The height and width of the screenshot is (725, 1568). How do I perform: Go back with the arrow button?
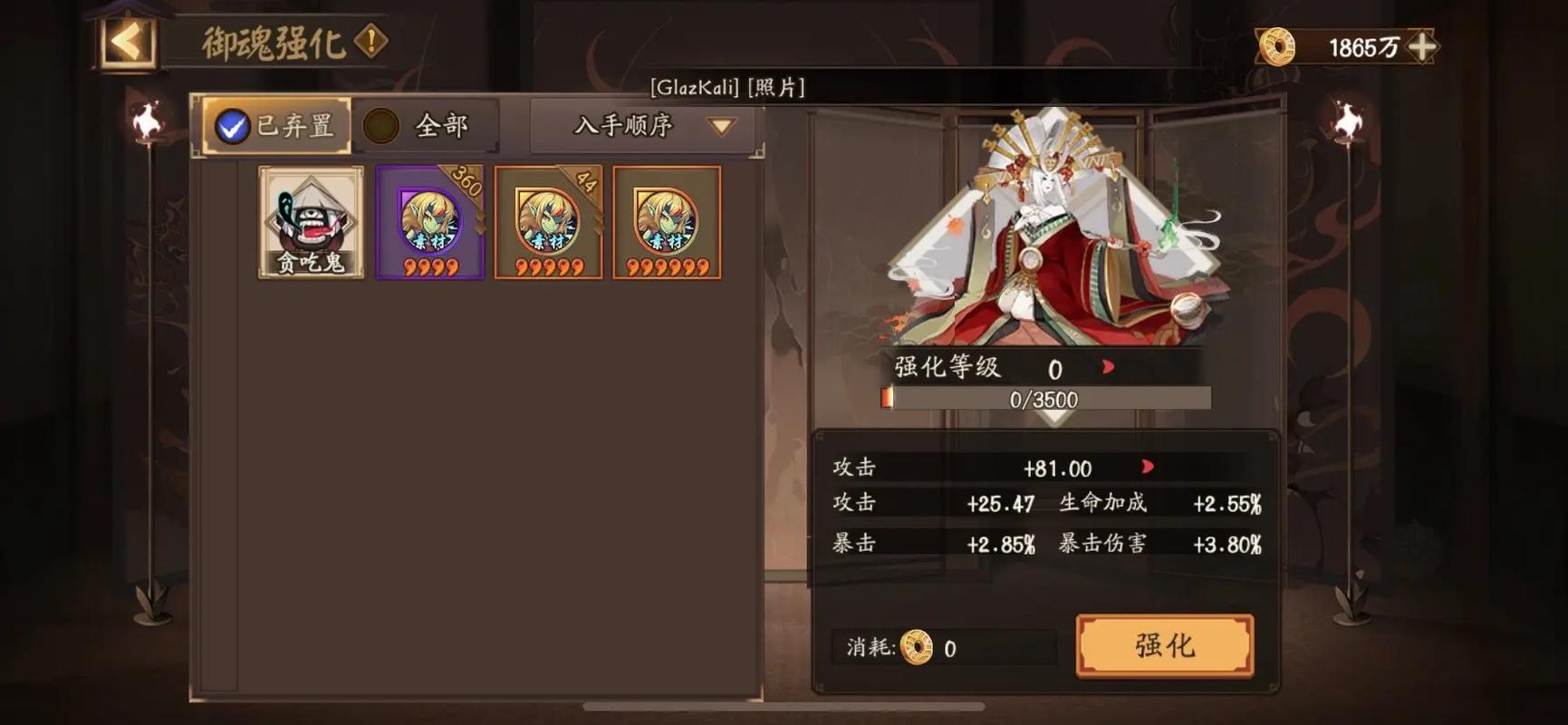[x=128, y=42]
